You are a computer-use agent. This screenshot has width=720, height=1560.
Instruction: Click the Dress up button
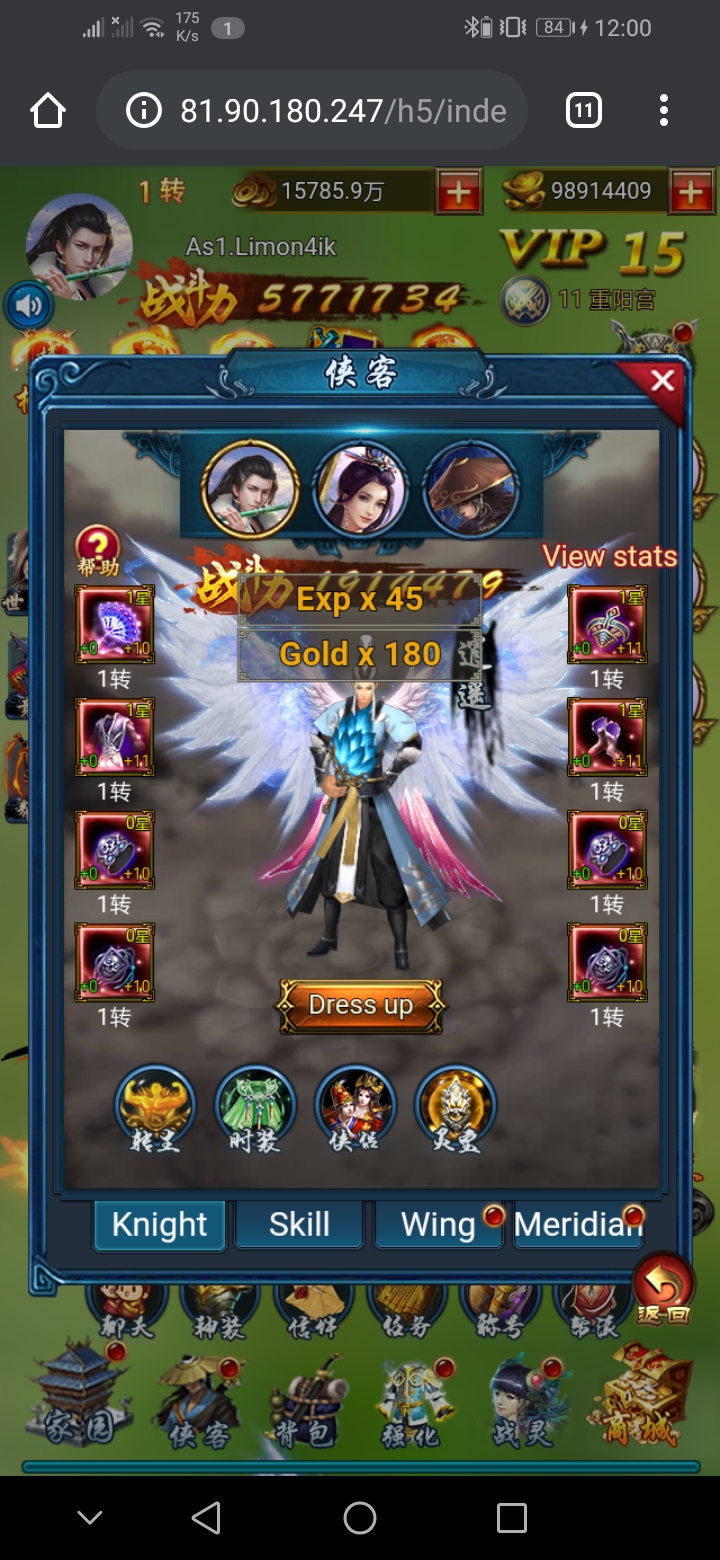[360, 1005]
